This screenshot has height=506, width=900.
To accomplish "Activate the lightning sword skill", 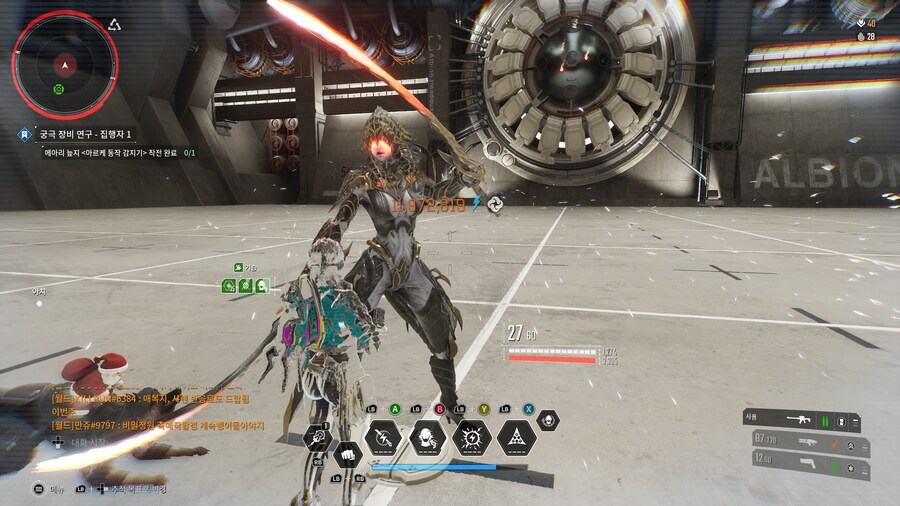I will point(383,437).
